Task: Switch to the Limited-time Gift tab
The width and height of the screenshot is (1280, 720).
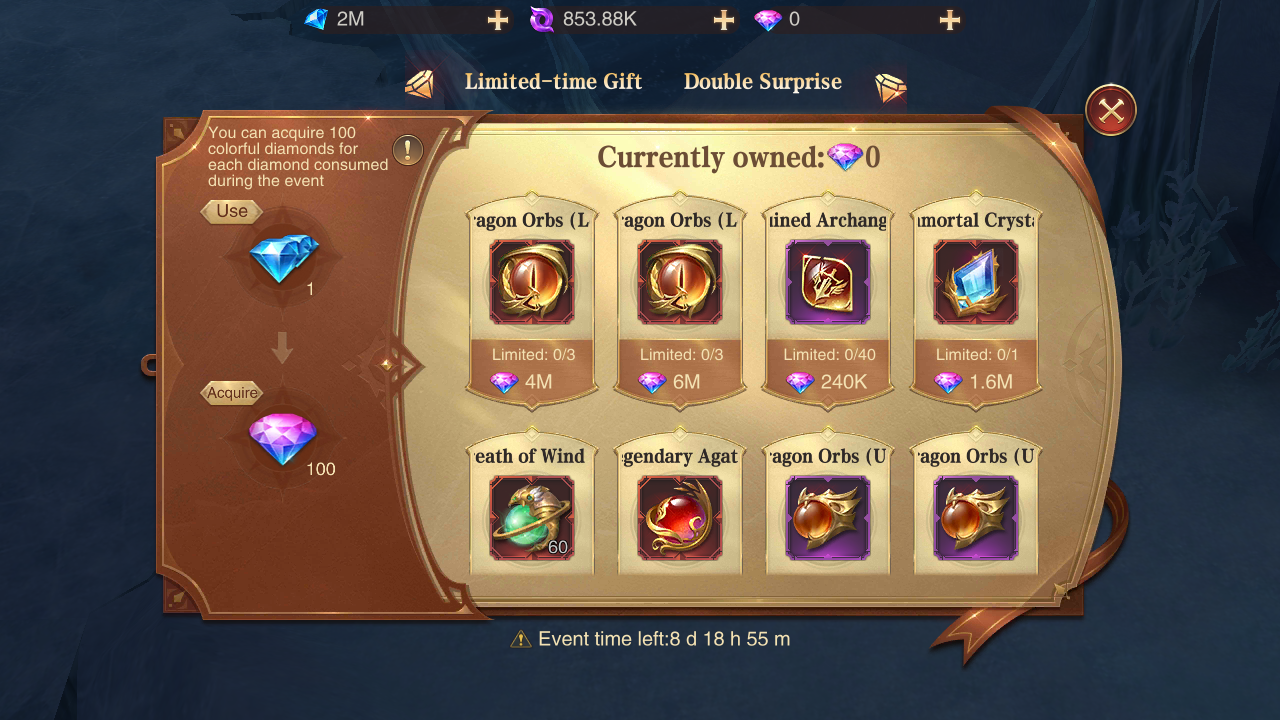Action: click(x=553, y=82)
